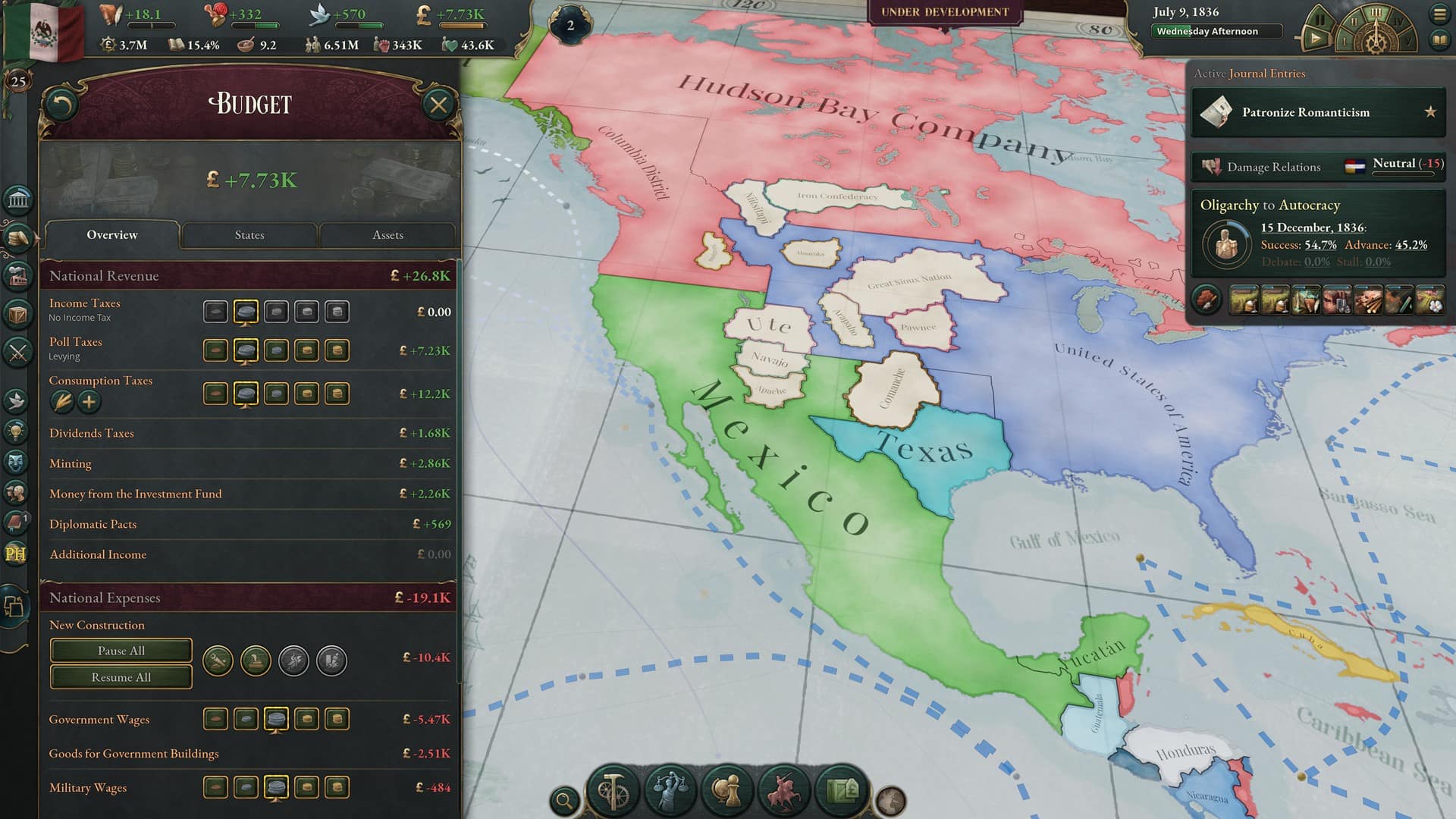The width and height of the screenshot is (1456, 819).
Task: Collapse the National Expenses section
Action: coord(249,598)
